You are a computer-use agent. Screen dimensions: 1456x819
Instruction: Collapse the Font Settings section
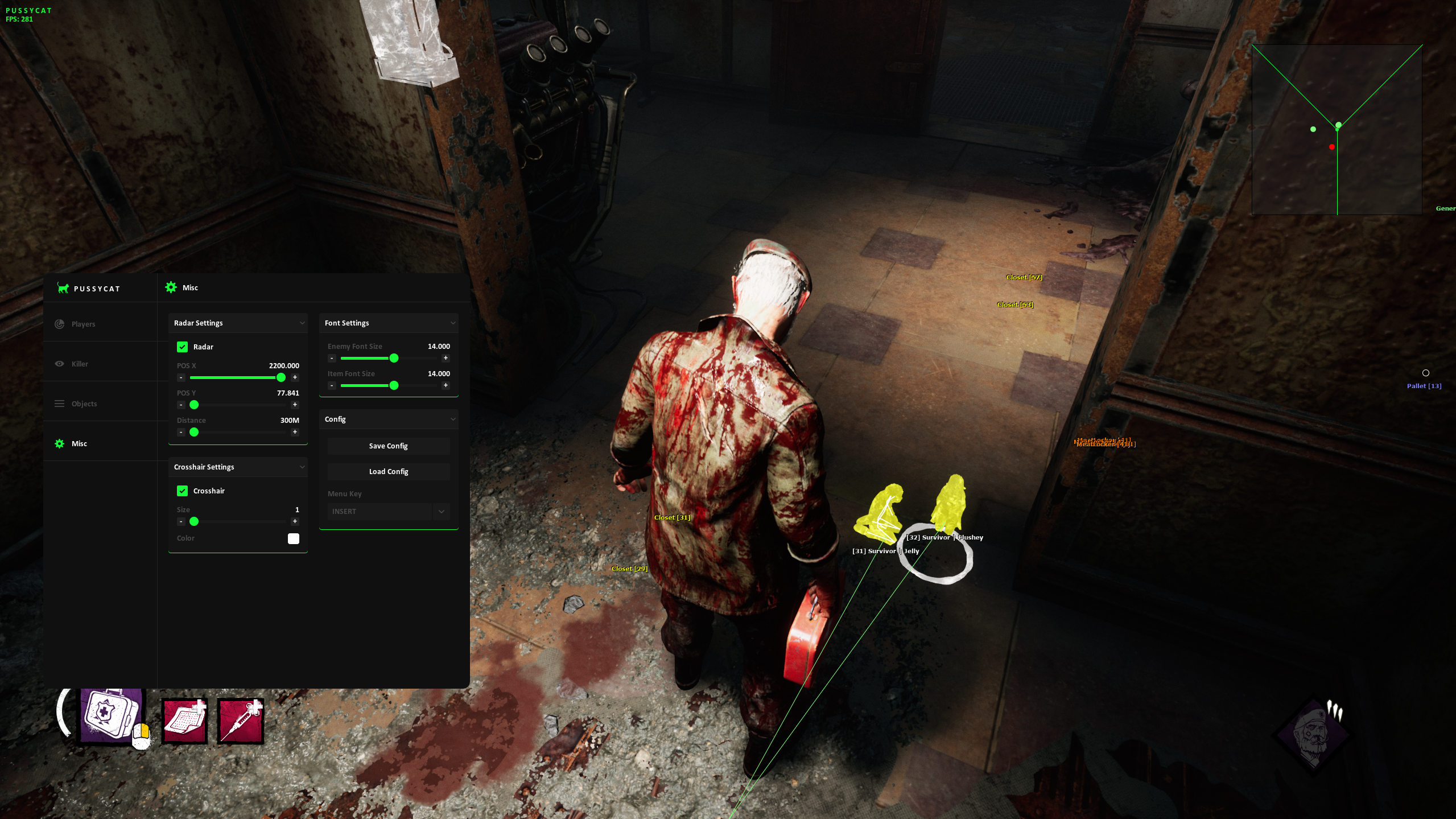[x=453, y=323]
